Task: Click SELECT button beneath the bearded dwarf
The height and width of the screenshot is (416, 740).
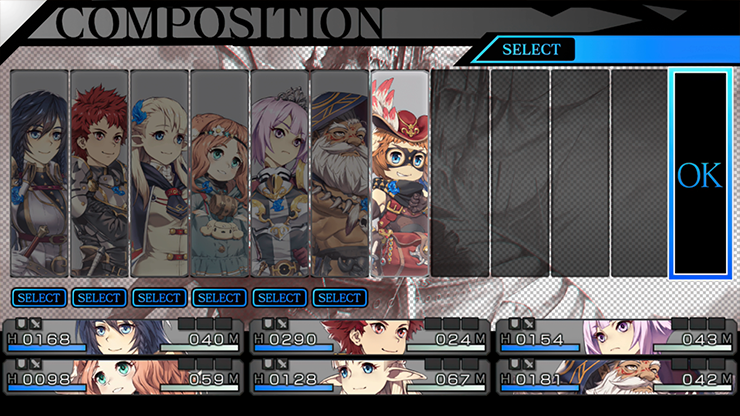Action: (x=340, y=297)
